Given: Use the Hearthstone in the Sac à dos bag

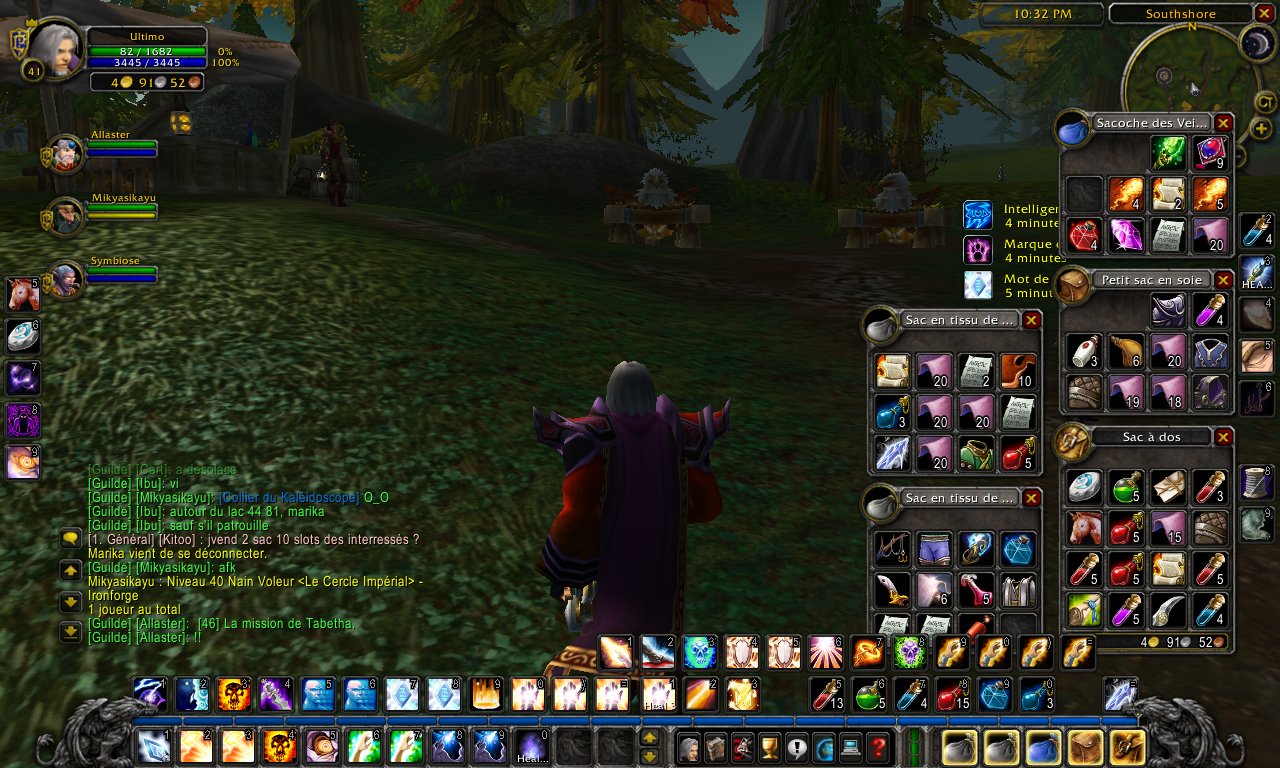Looking at the screenshot, I should tap(1084, 487).
